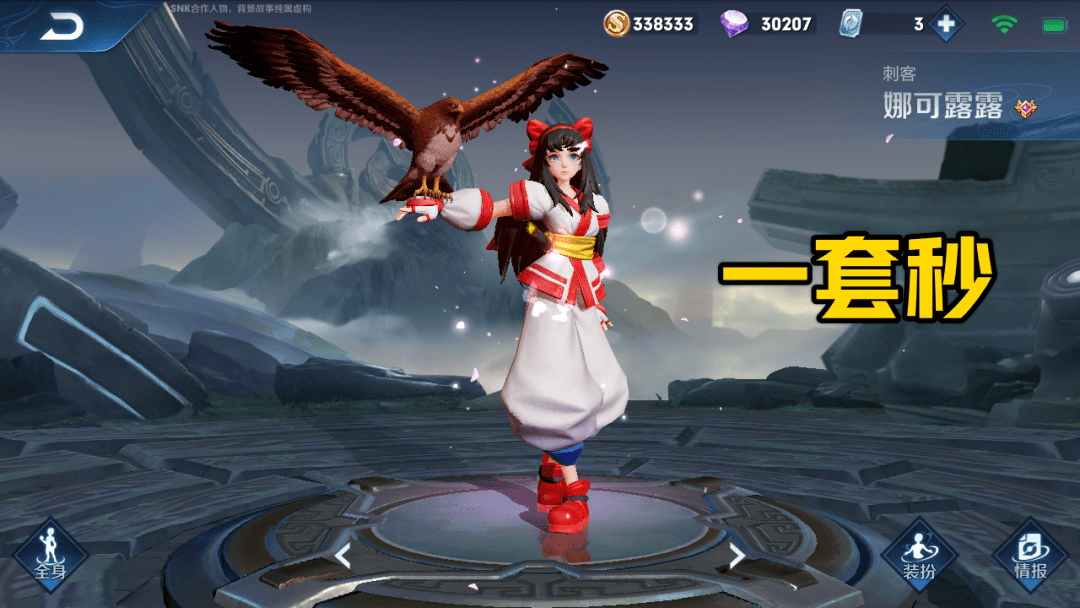Tap the purple diamond currency icon
The width and height of the screenshot is (1080, 608).
pos(735,24)
